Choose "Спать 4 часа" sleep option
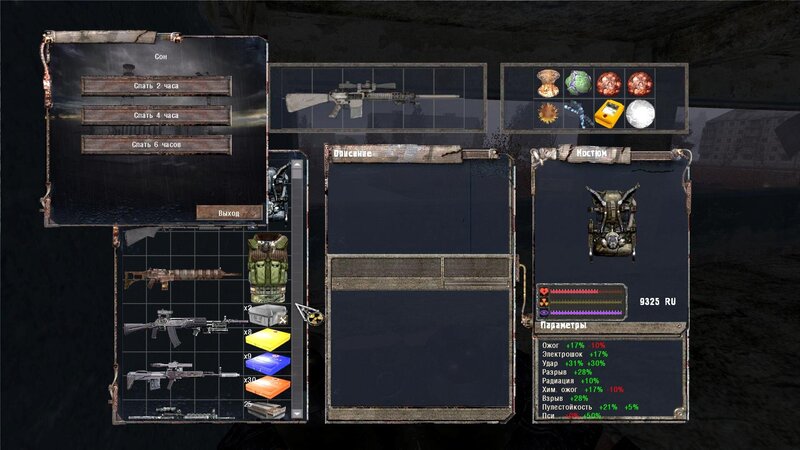 pos(156,115)
